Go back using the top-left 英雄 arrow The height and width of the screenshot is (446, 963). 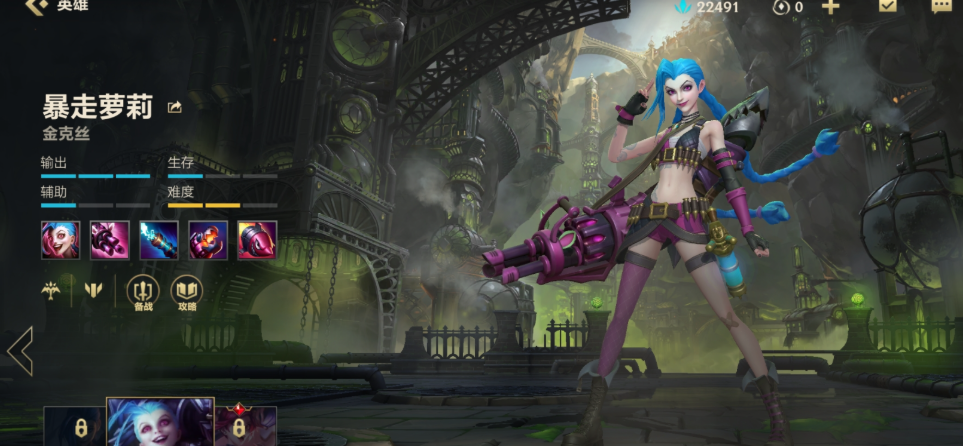[x=38, y=7]
